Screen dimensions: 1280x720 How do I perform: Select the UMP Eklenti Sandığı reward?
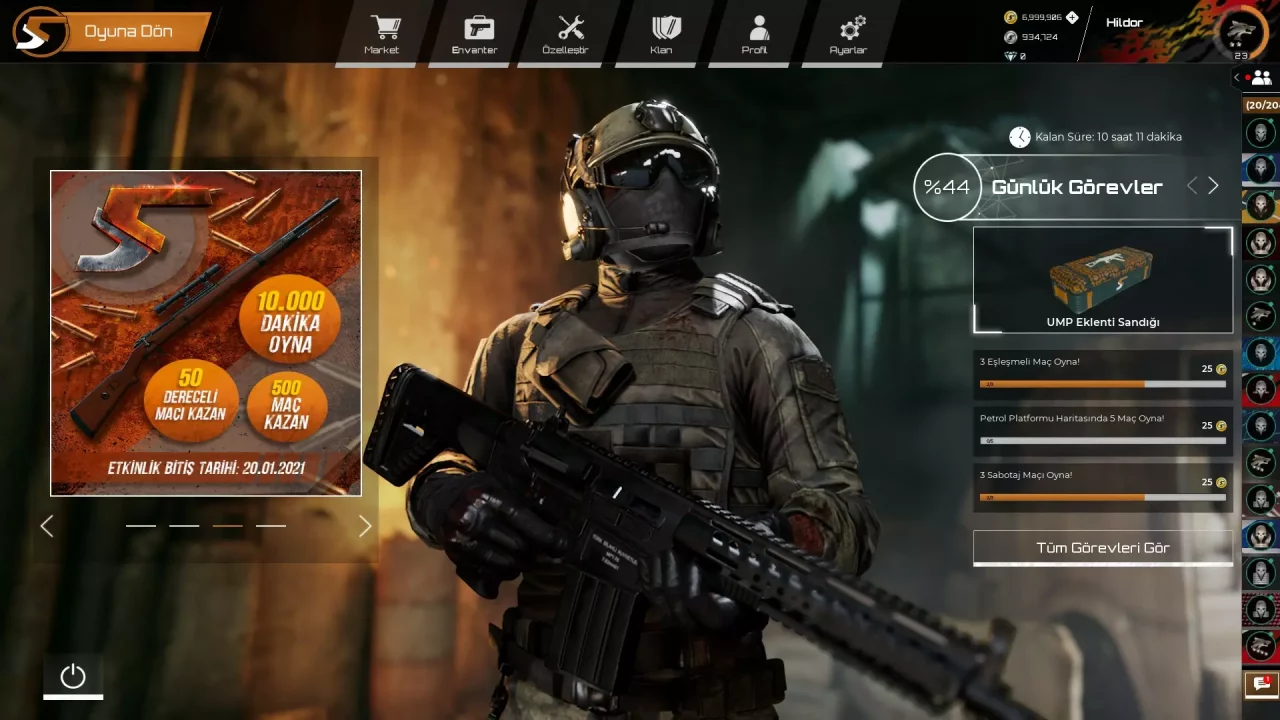(x=1102, y=280)
